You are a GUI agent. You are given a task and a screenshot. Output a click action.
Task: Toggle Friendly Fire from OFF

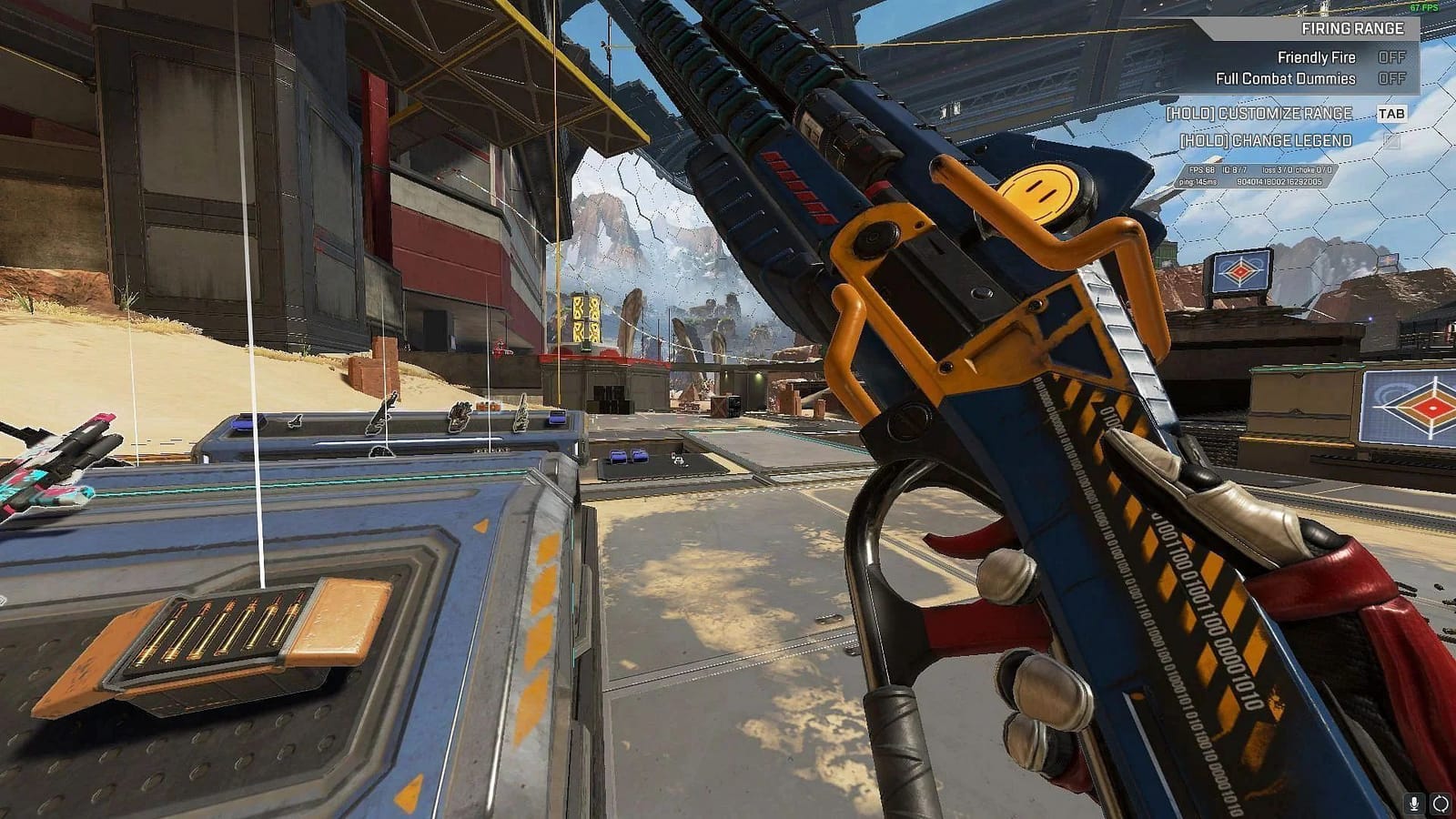coord(1392,57)
